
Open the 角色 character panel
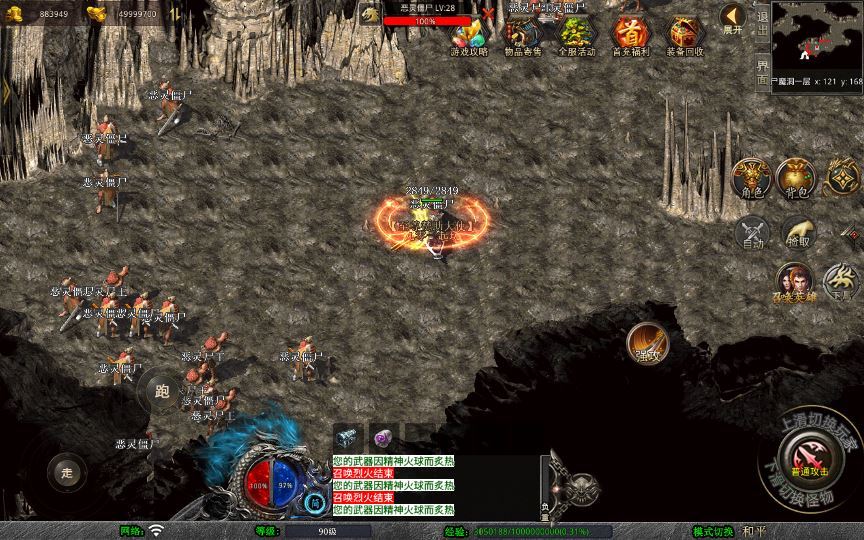click(751, 177)
